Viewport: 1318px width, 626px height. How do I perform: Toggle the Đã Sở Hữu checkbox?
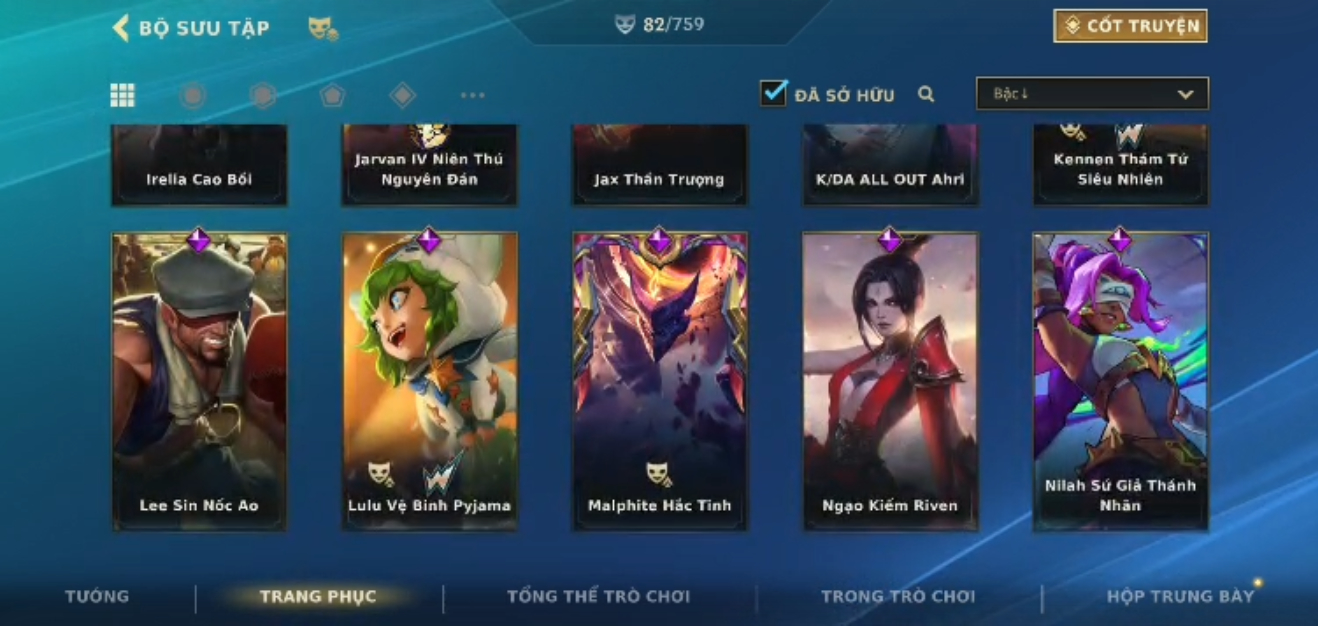tap(773, 94)
